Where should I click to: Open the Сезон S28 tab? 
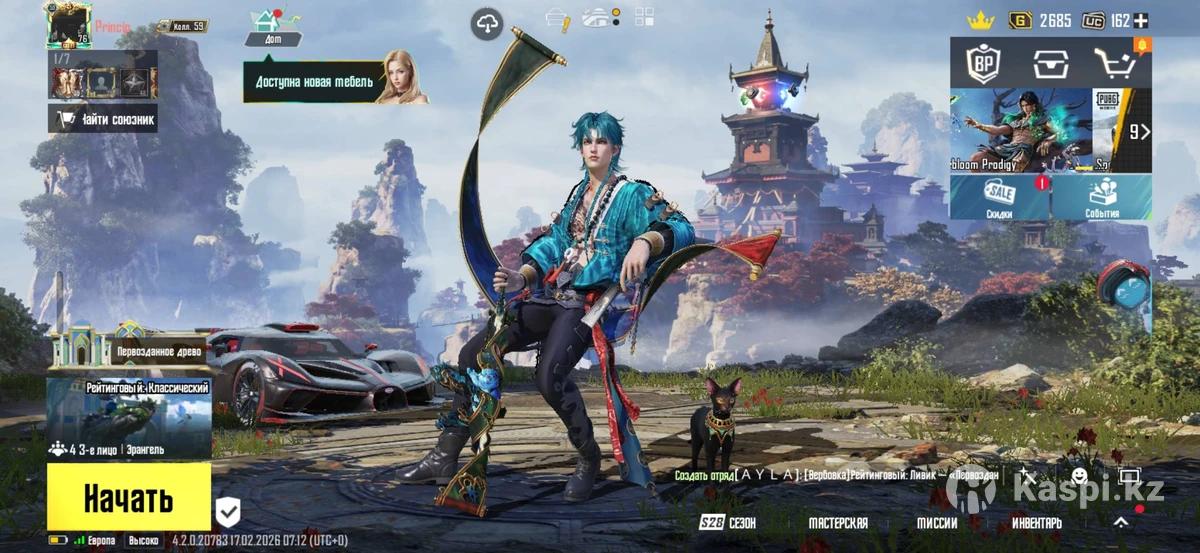click(x=729, y=523)
